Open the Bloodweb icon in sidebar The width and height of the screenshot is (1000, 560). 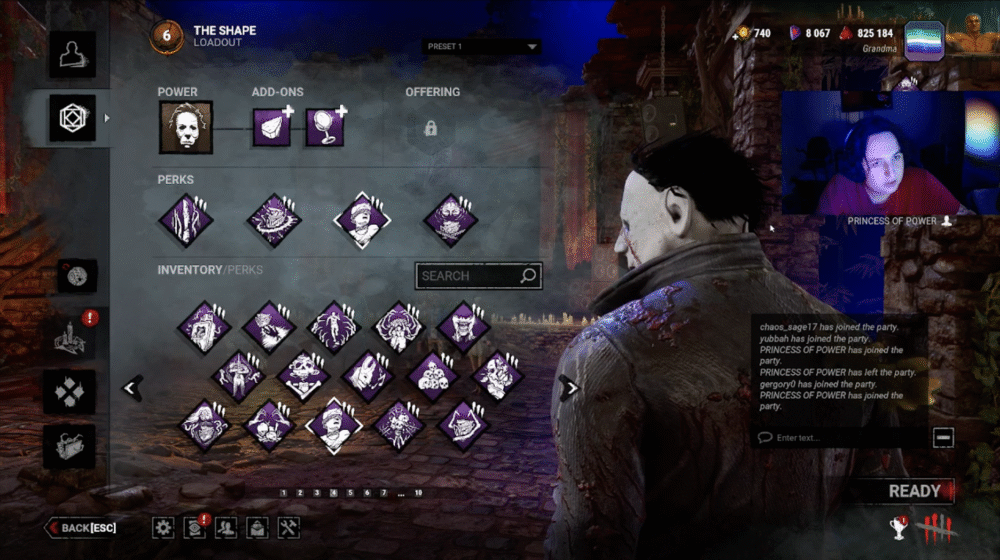coord(76,276)
